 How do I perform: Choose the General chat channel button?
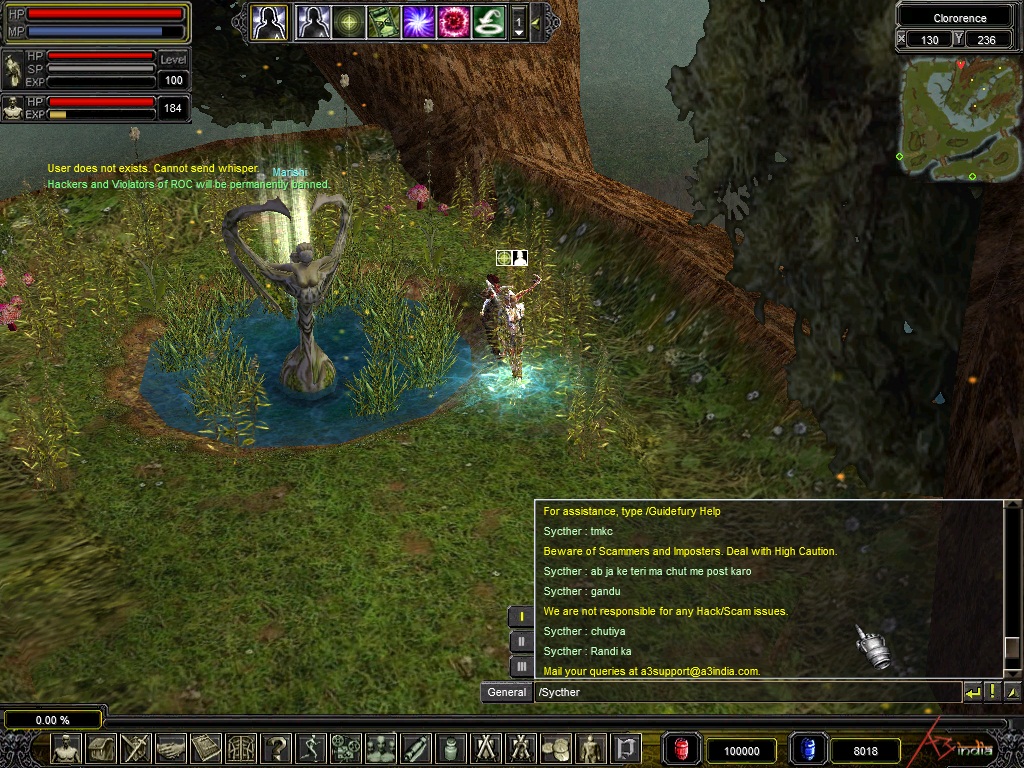coord(507,692)
